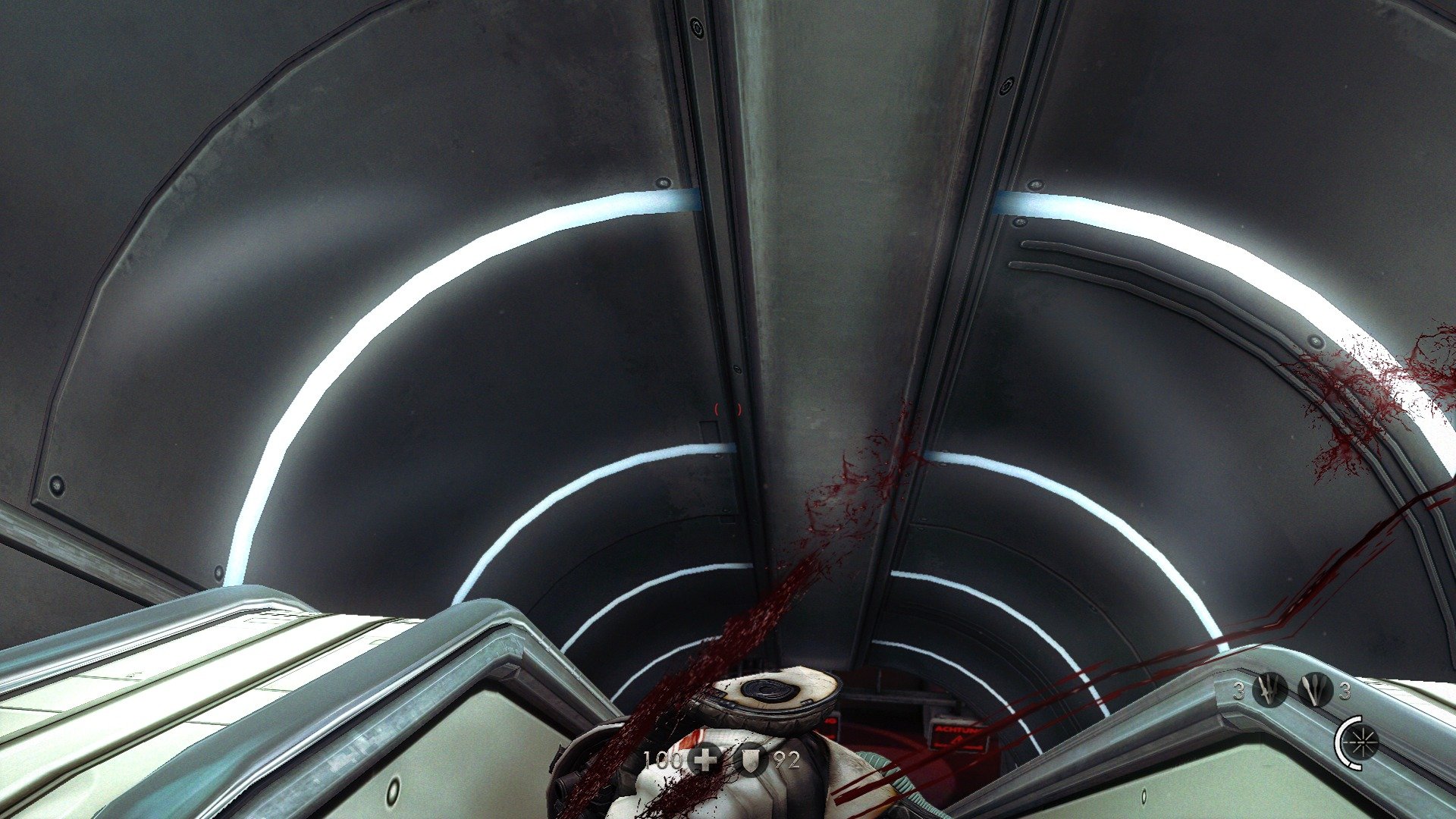The image size is (1456, 819).
Task: Click the crosshair reticle at screen center
Action: [x=726, y=409]
